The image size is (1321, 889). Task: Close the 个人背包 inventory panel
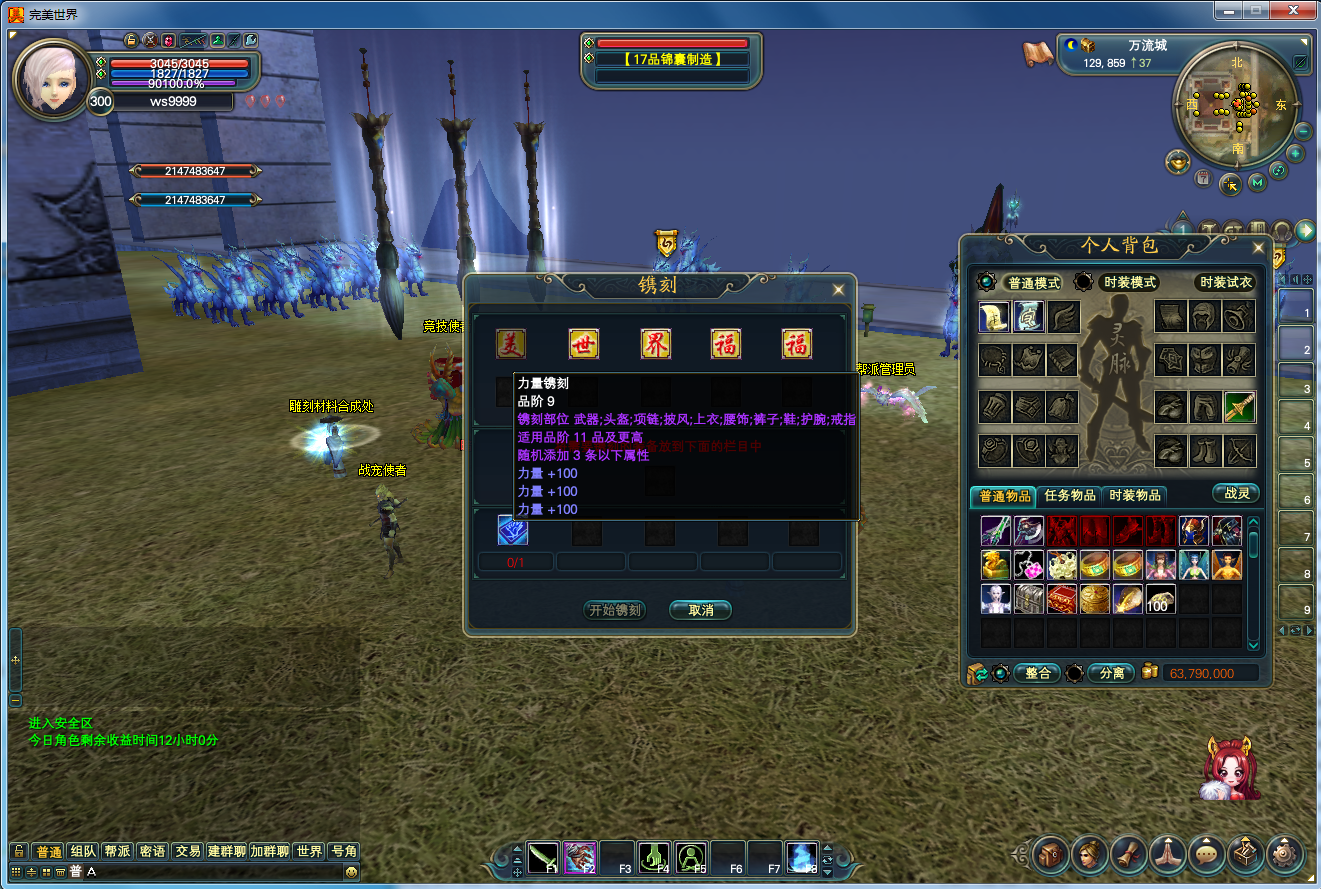tap(1258, 248)
